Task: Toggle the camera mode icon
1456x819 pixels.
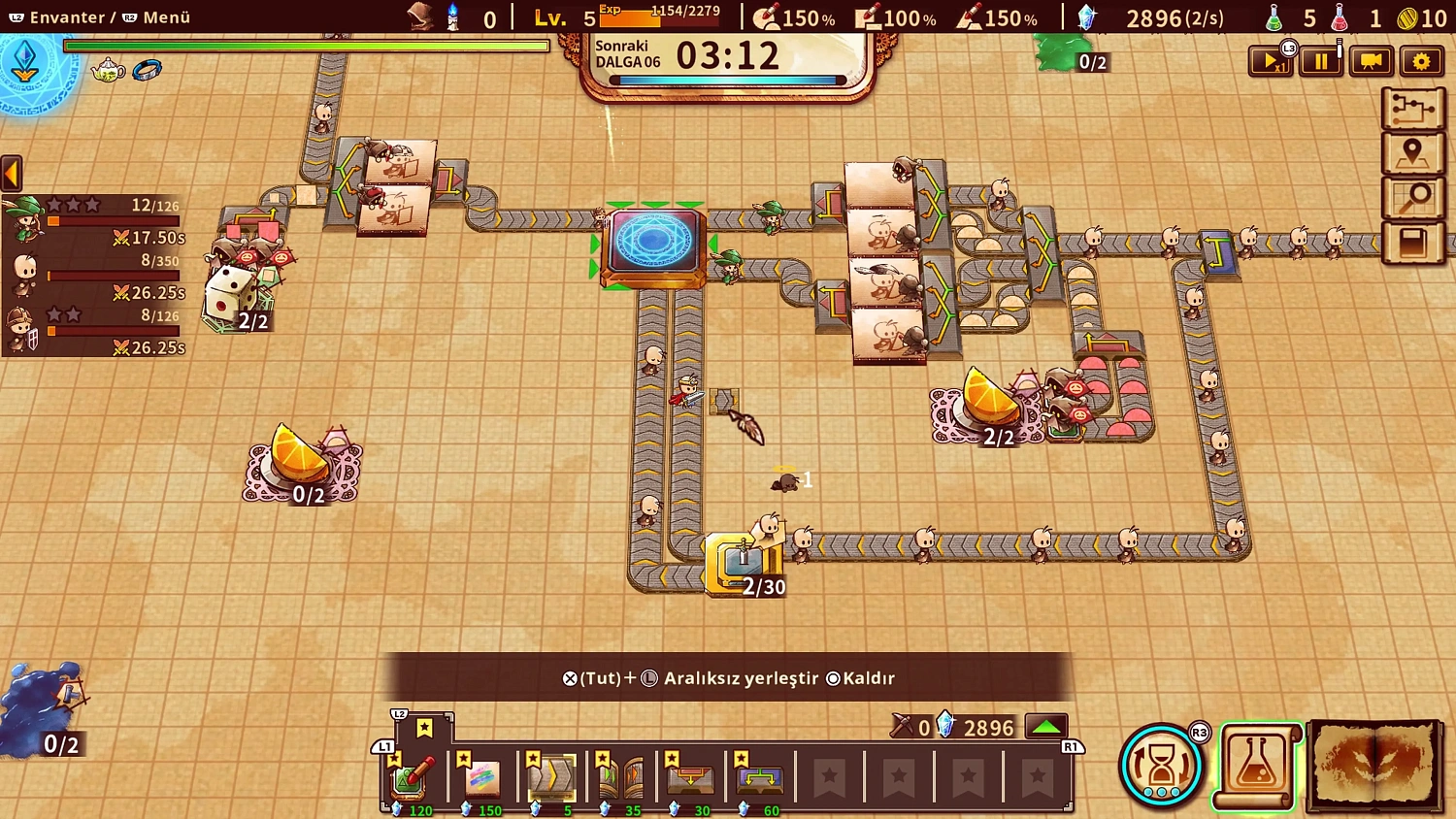Action: pyautogui.click(x=1370, y=60)
